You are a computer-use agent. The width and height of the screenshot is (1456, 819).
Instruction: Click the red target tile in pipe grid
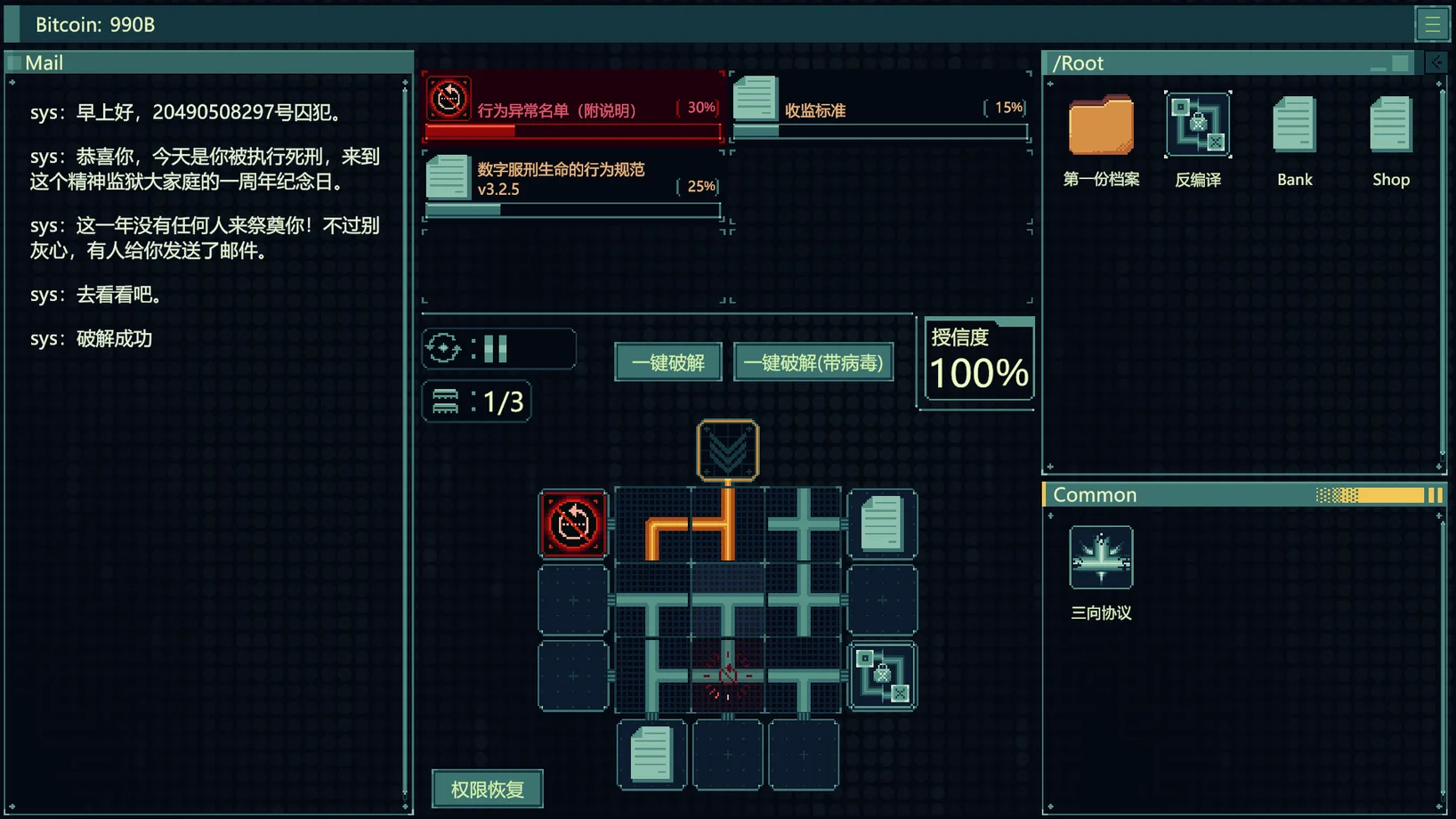click(x=728, y=676)
